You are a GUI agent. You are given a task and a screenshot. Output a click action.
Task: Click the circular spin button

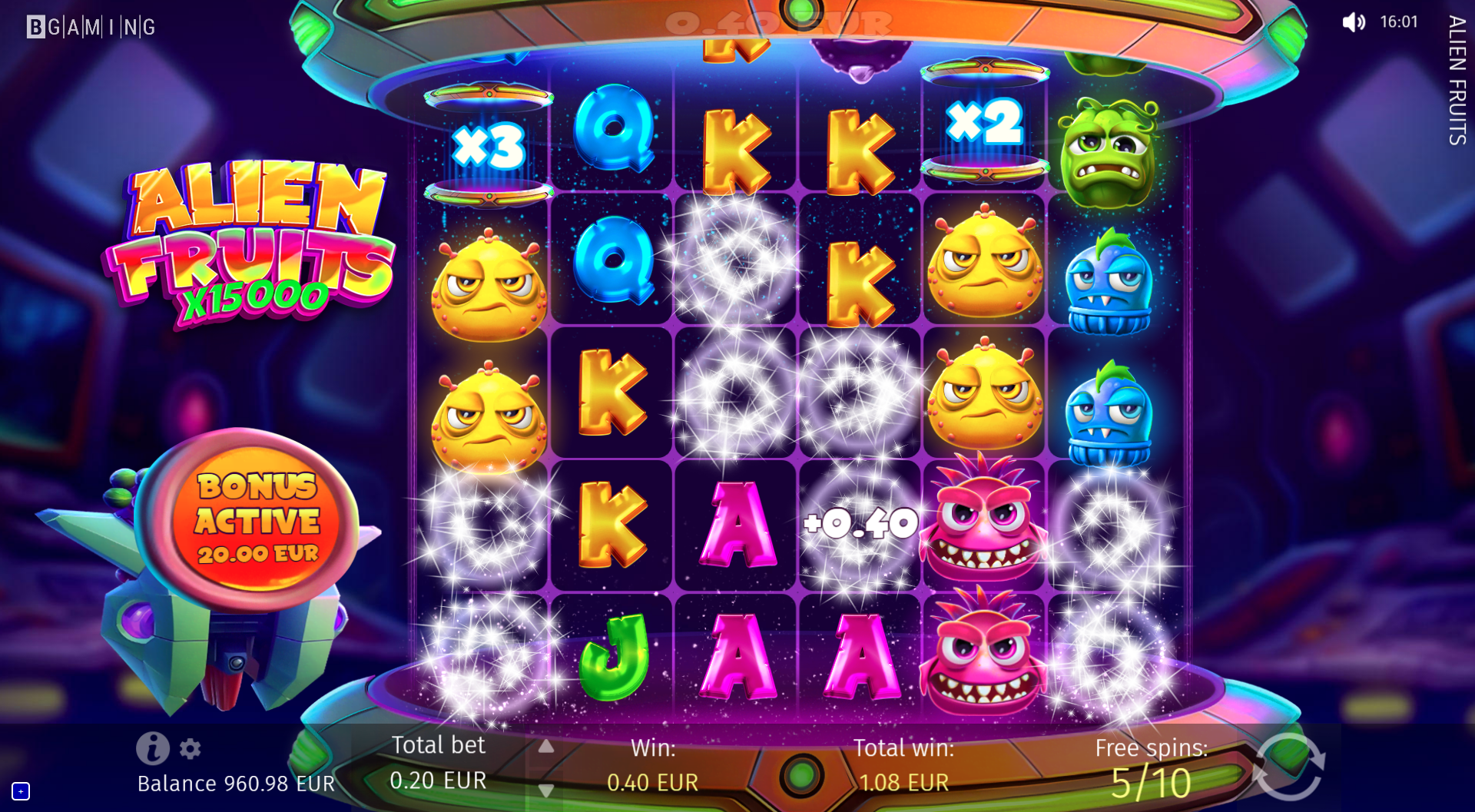click(x=1288, y=767)
